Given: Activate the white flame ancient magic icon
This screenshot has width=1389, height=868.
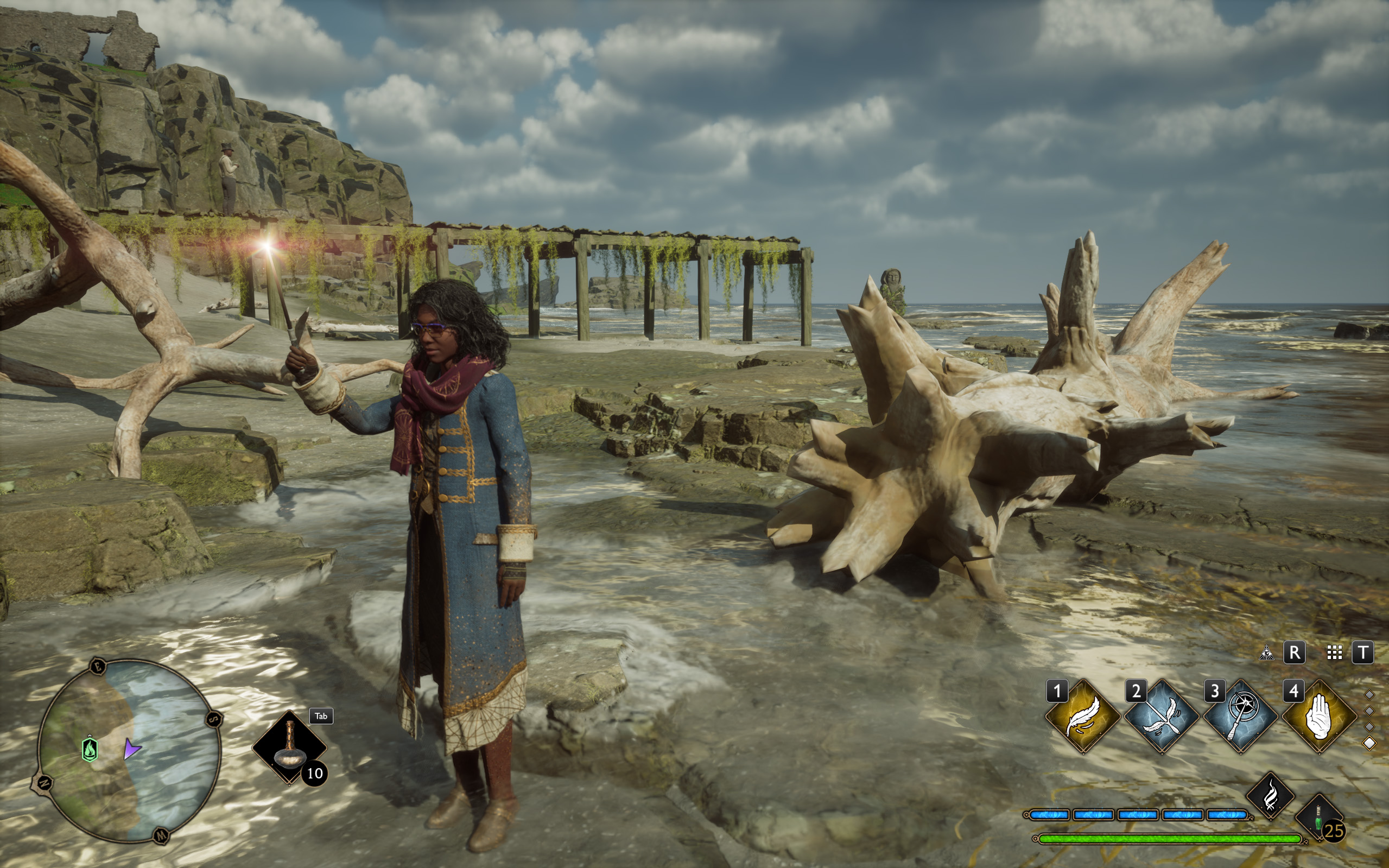Looking at the screenshot, I should (x=1270, y=796).
